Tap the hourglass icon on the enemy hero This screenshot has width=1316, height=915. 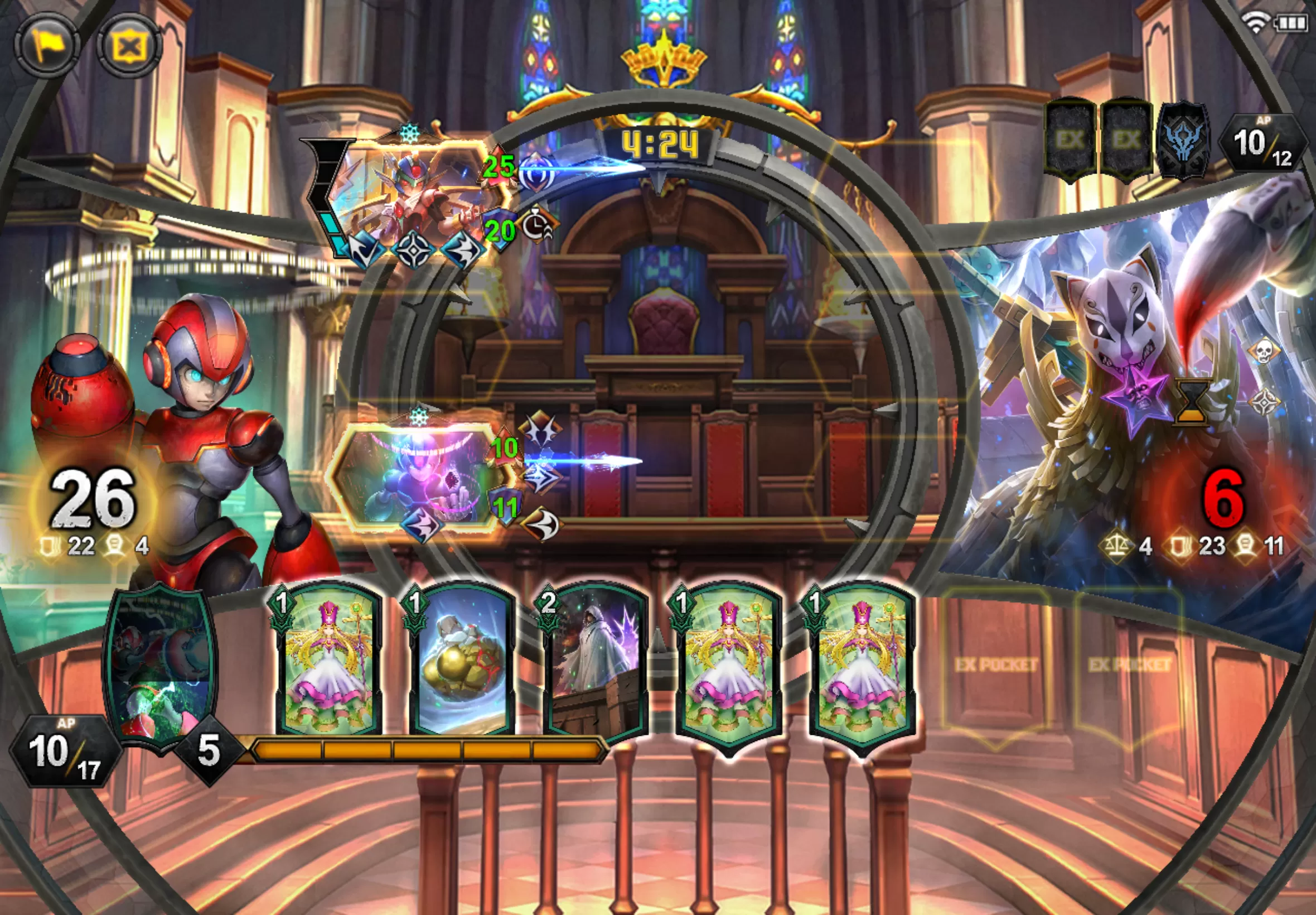[1193, 401]
